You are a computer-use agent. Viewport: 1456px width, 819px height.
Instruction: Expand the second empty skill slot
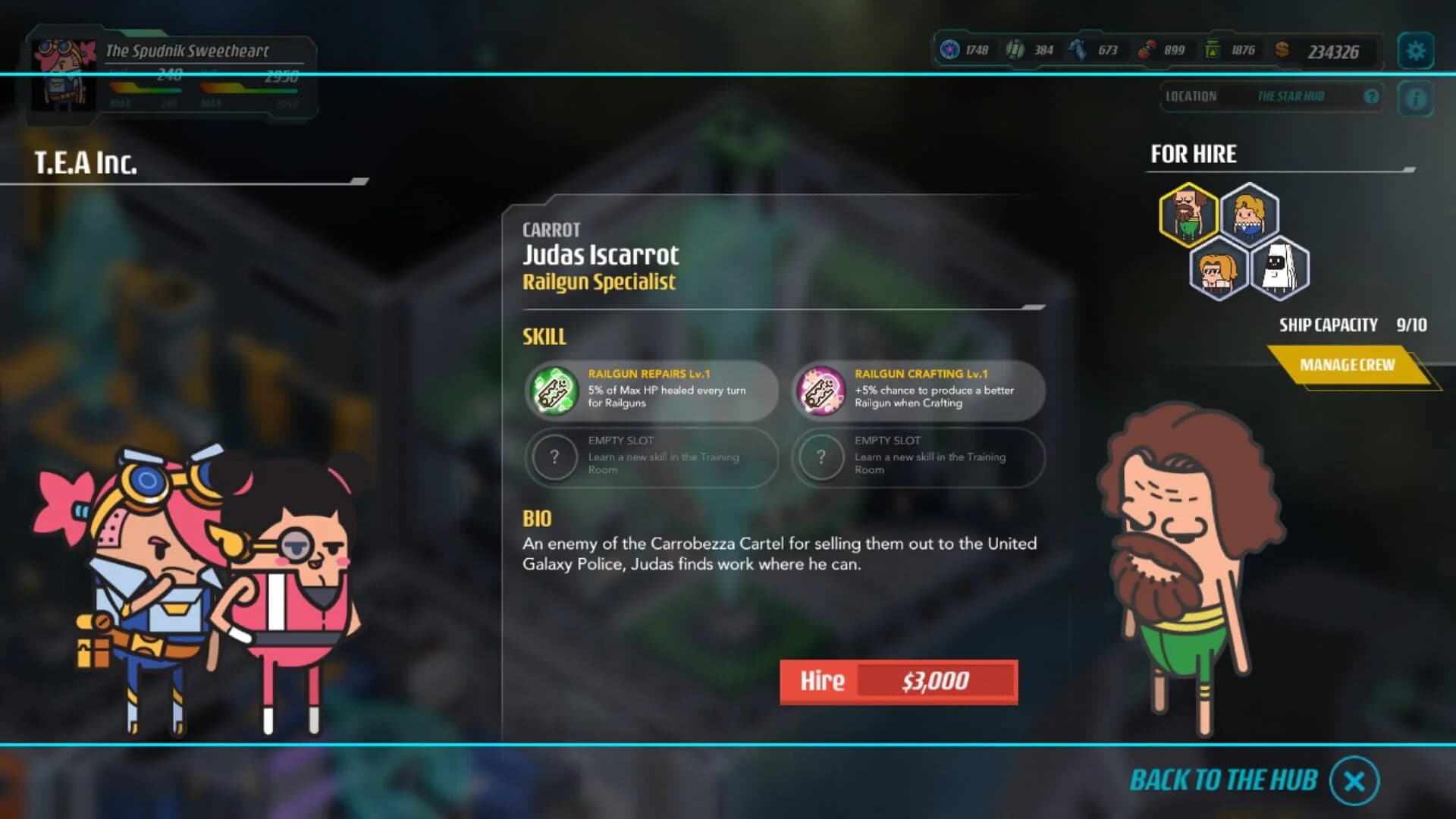pyautogui.click(x=821, y=458)
